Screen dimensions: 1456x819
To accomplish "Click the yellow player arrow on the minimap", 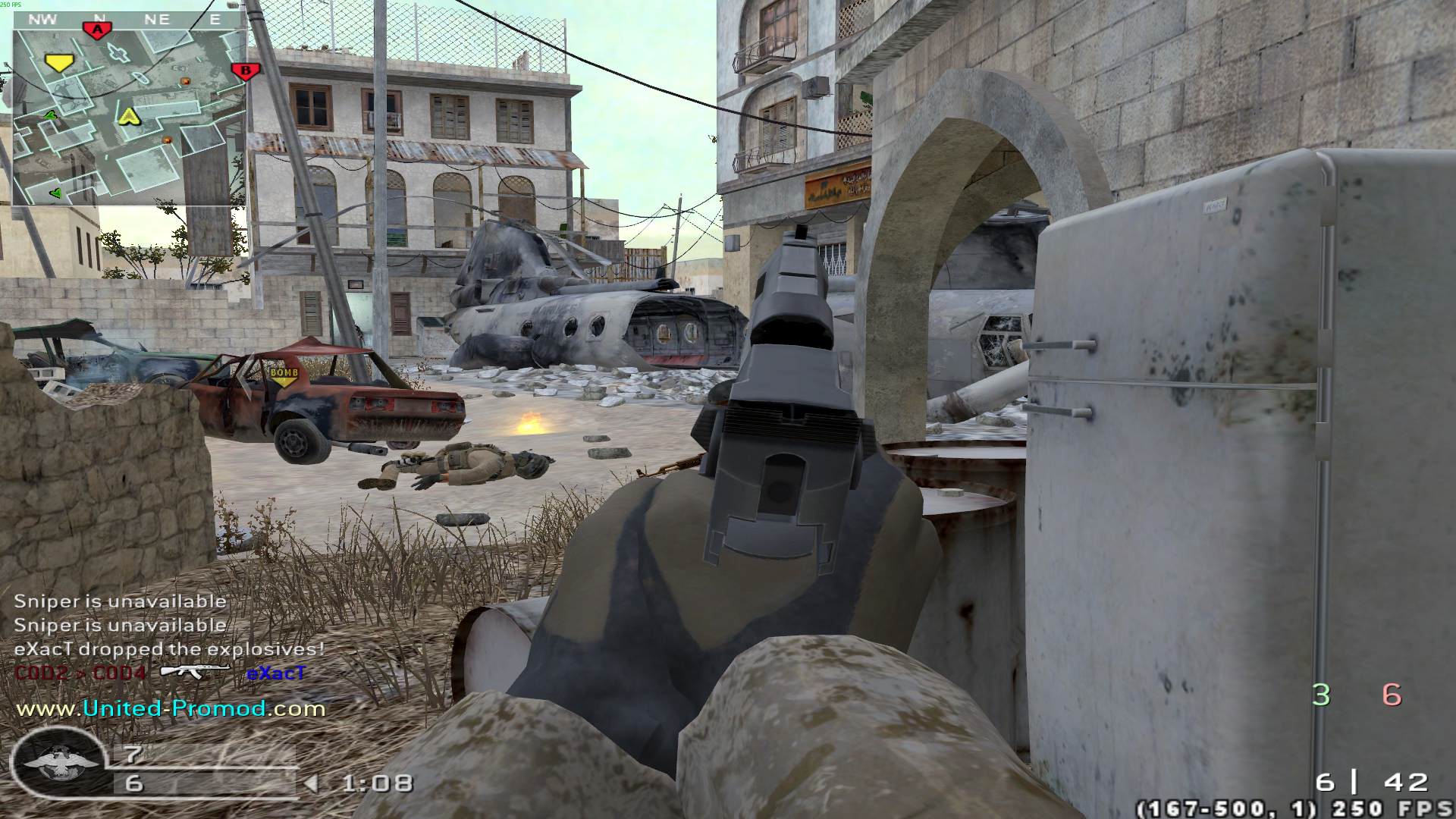I will click(129, 115).
